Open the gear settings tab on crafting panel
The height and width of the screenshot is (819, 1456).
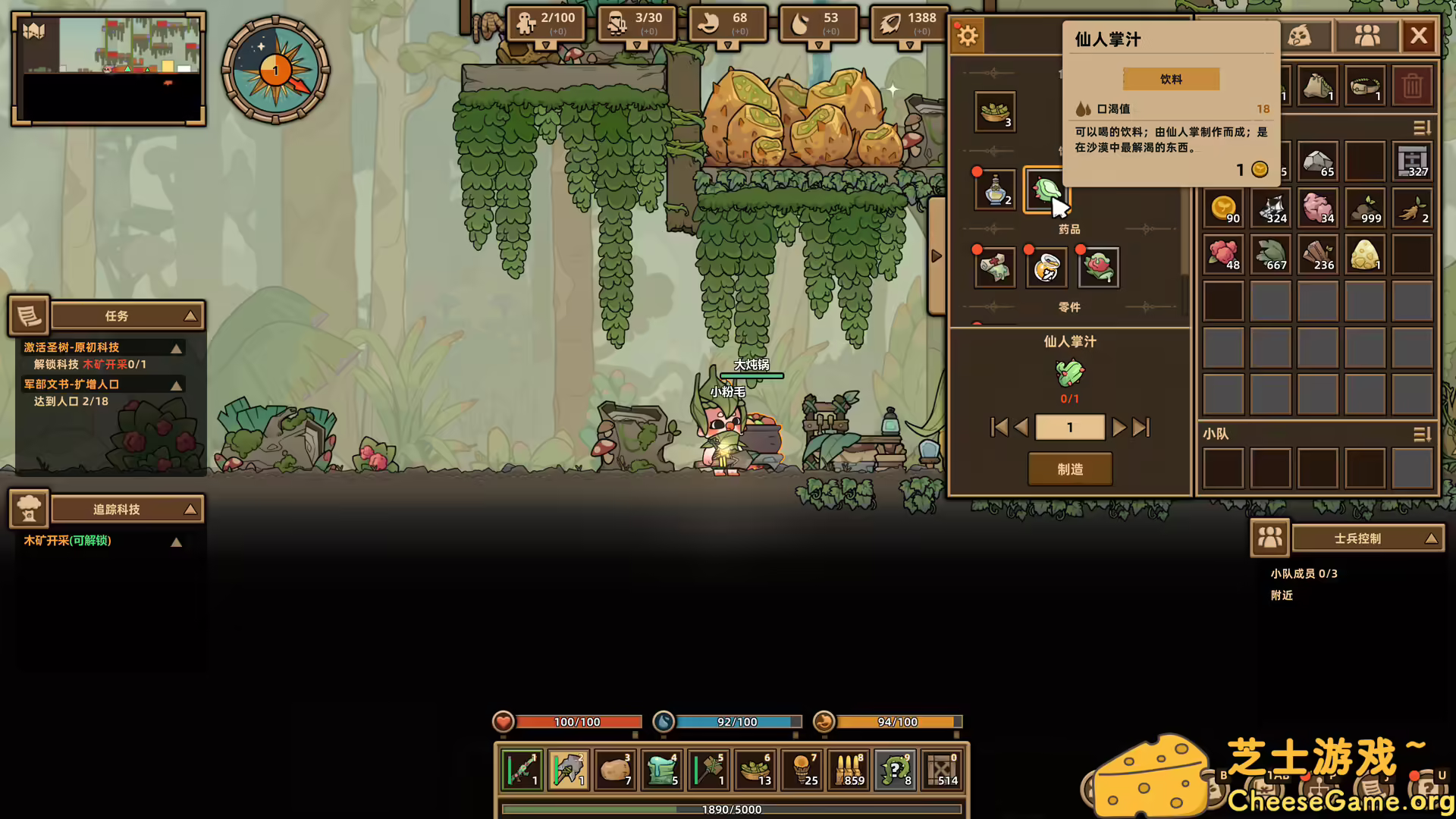(967, 35)
